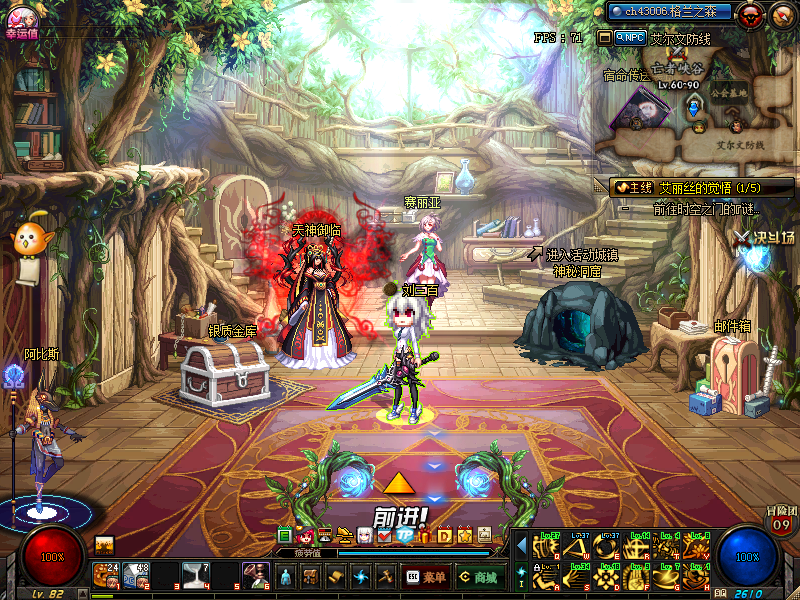800x600 pixels.
Task: Open the 商城 (shop) button
Action: click(x=478, y=577)
